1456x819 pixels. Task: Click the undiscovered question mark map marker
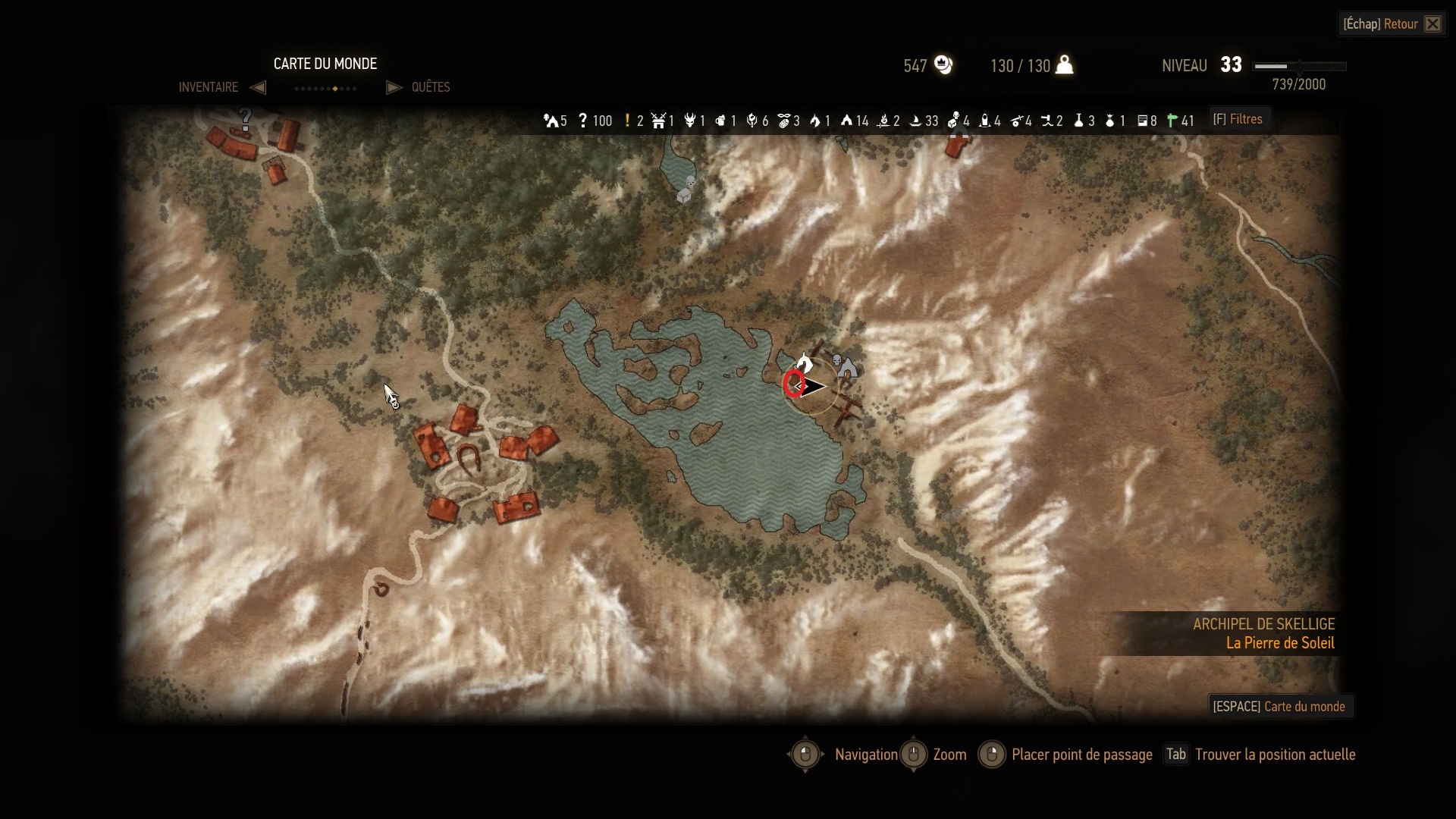coord(245,118)
